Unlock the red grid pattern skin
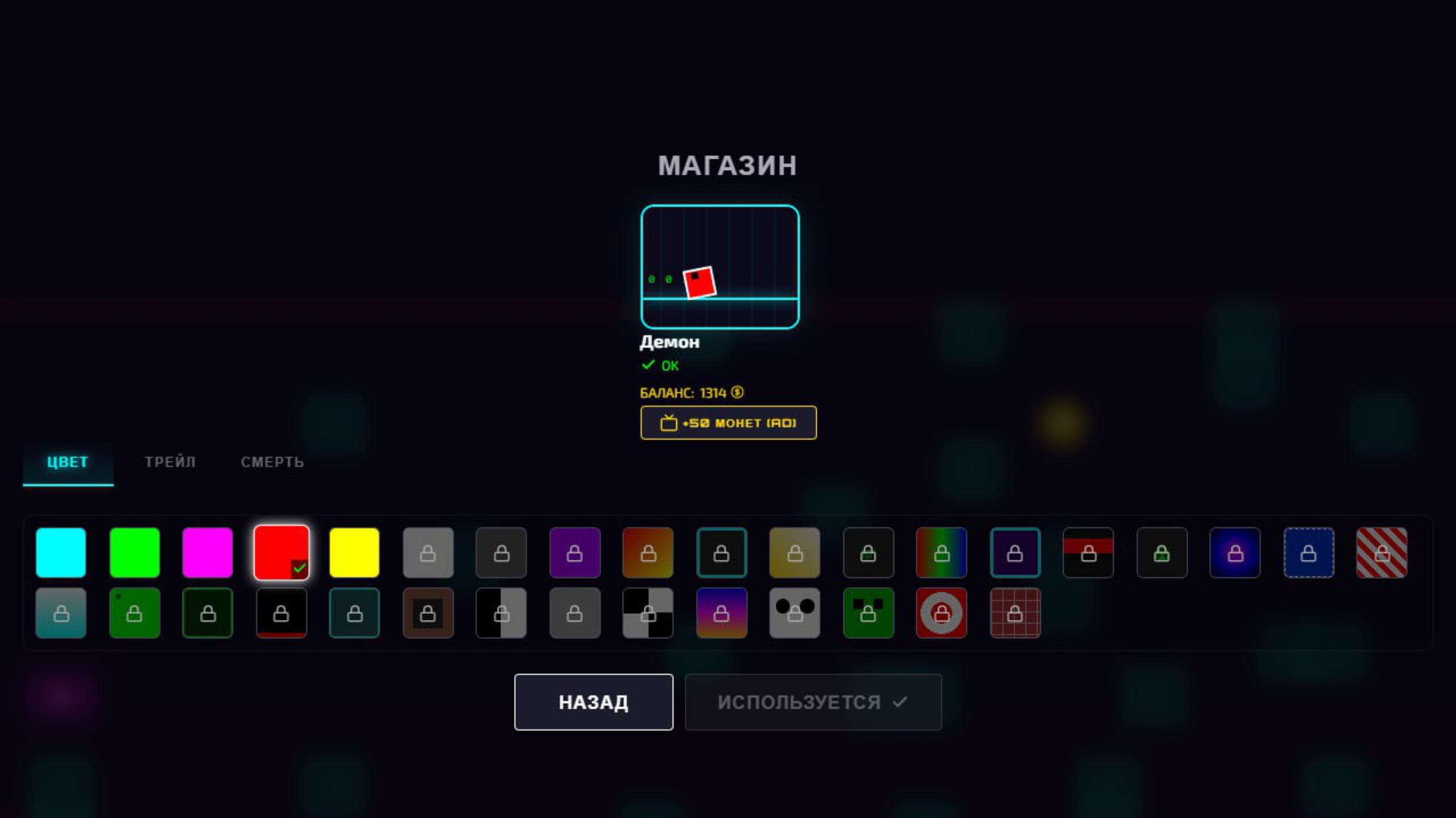Viewport: 1456px width, 818px height. pyautogui.click(x=1015, y=613)
